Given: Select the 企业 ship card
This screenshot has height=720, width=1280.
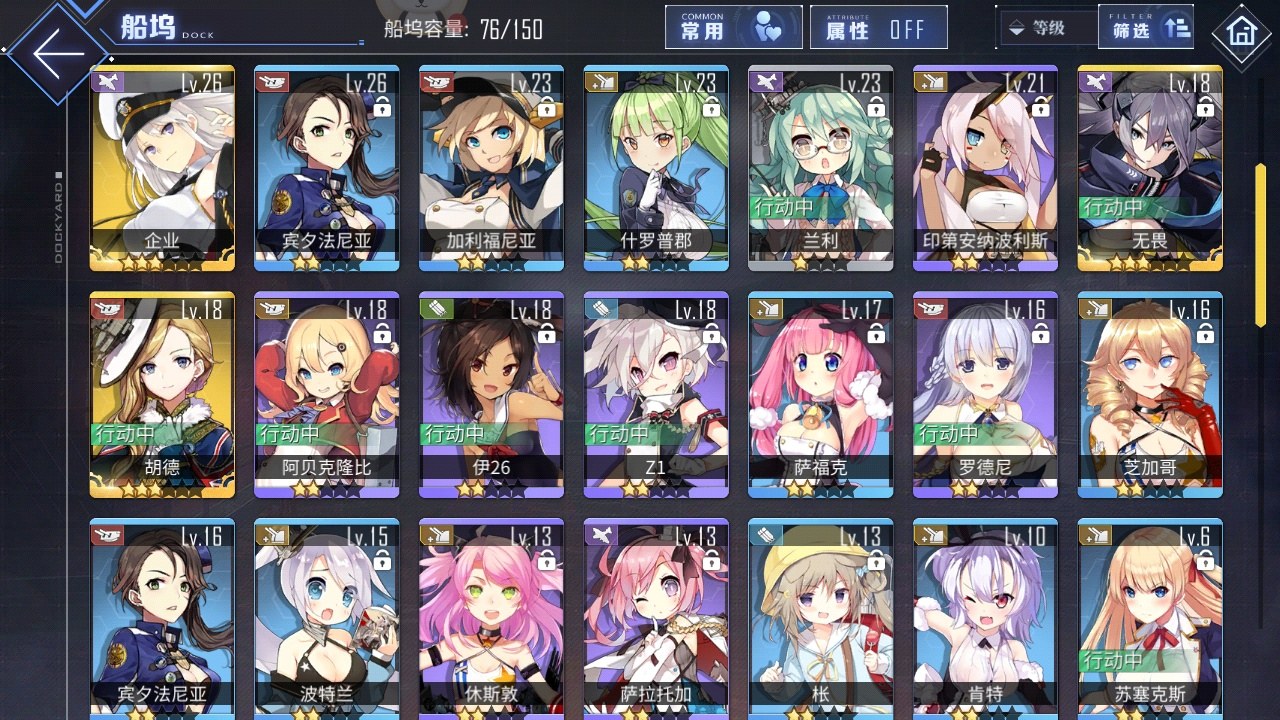Looking at the screenshot, I should 162,168.
